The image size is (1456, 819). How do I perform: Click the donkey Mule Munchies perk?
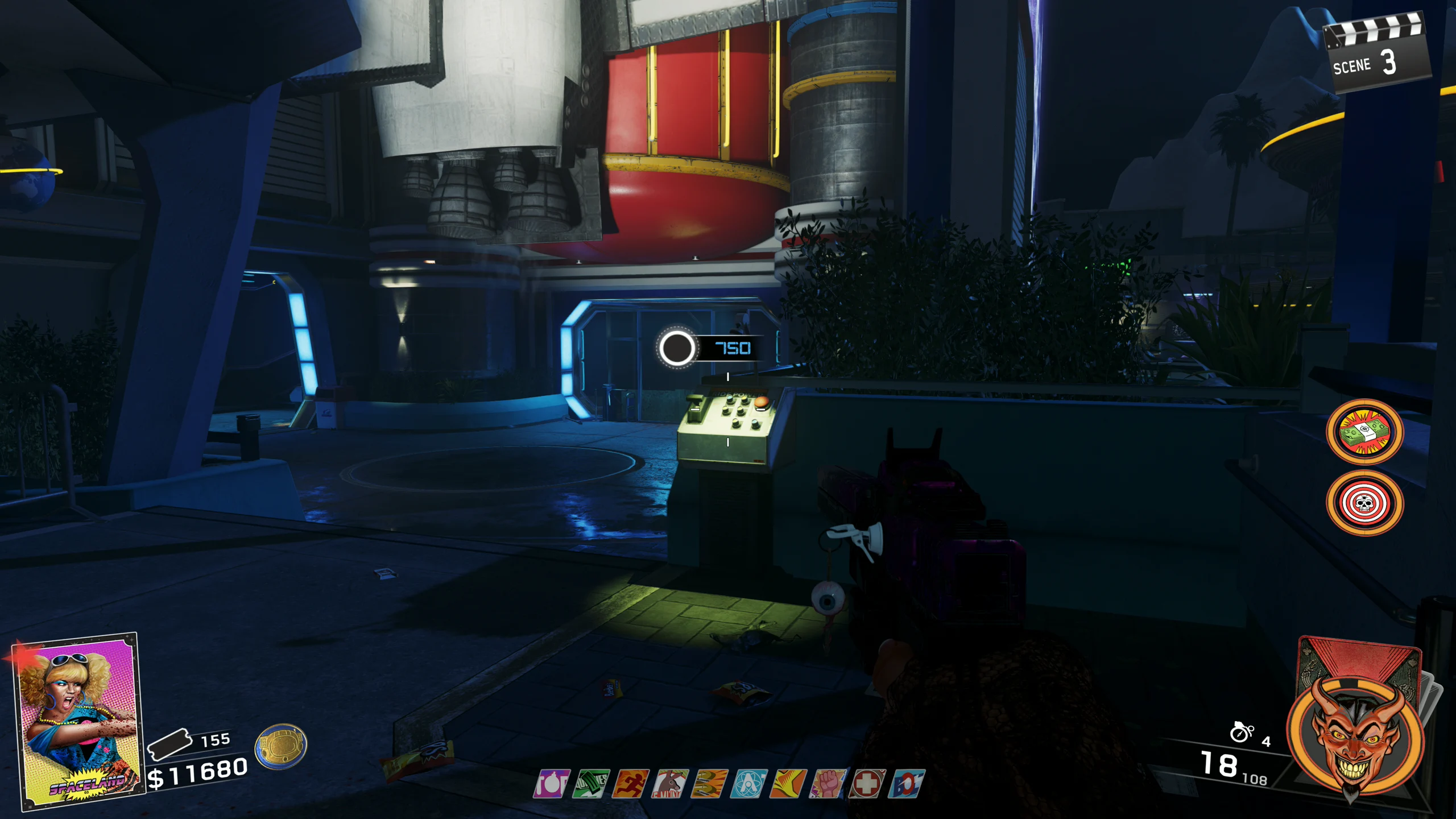(670, 784)
